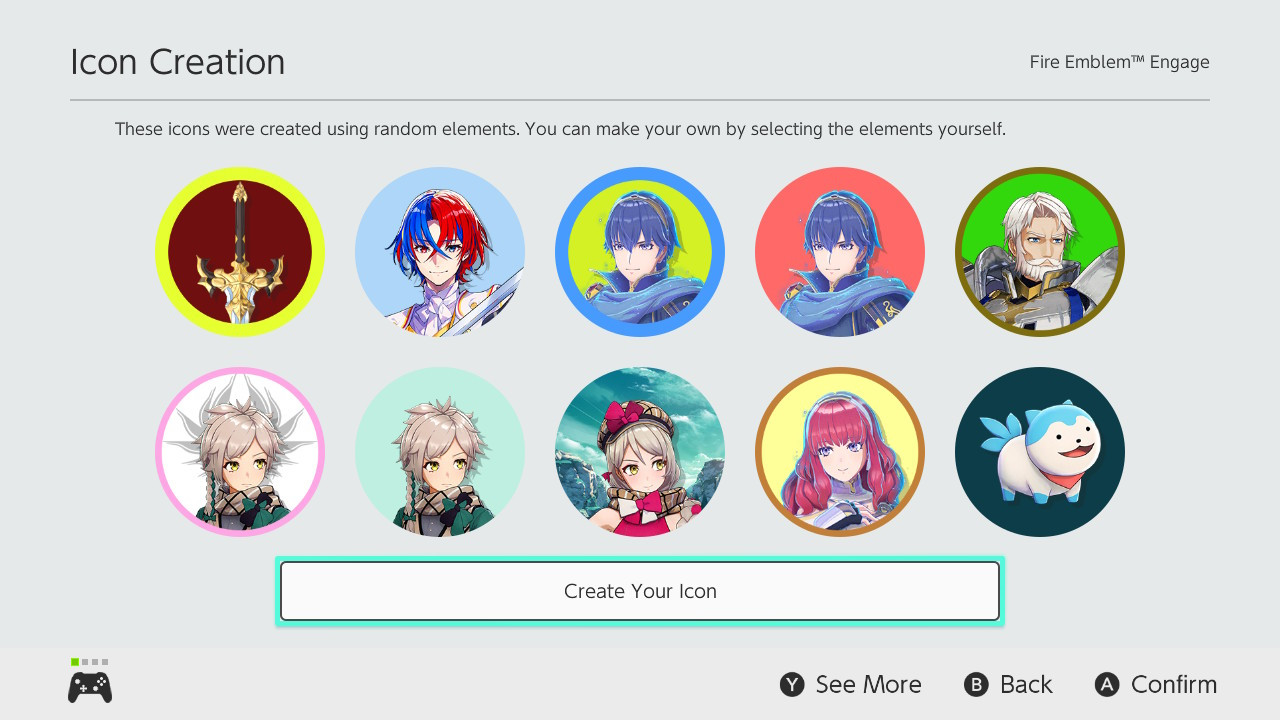This screenshot has width=1280, height=720.
Task: Select the braided hair character on mint background
Action: pos(440,451)
